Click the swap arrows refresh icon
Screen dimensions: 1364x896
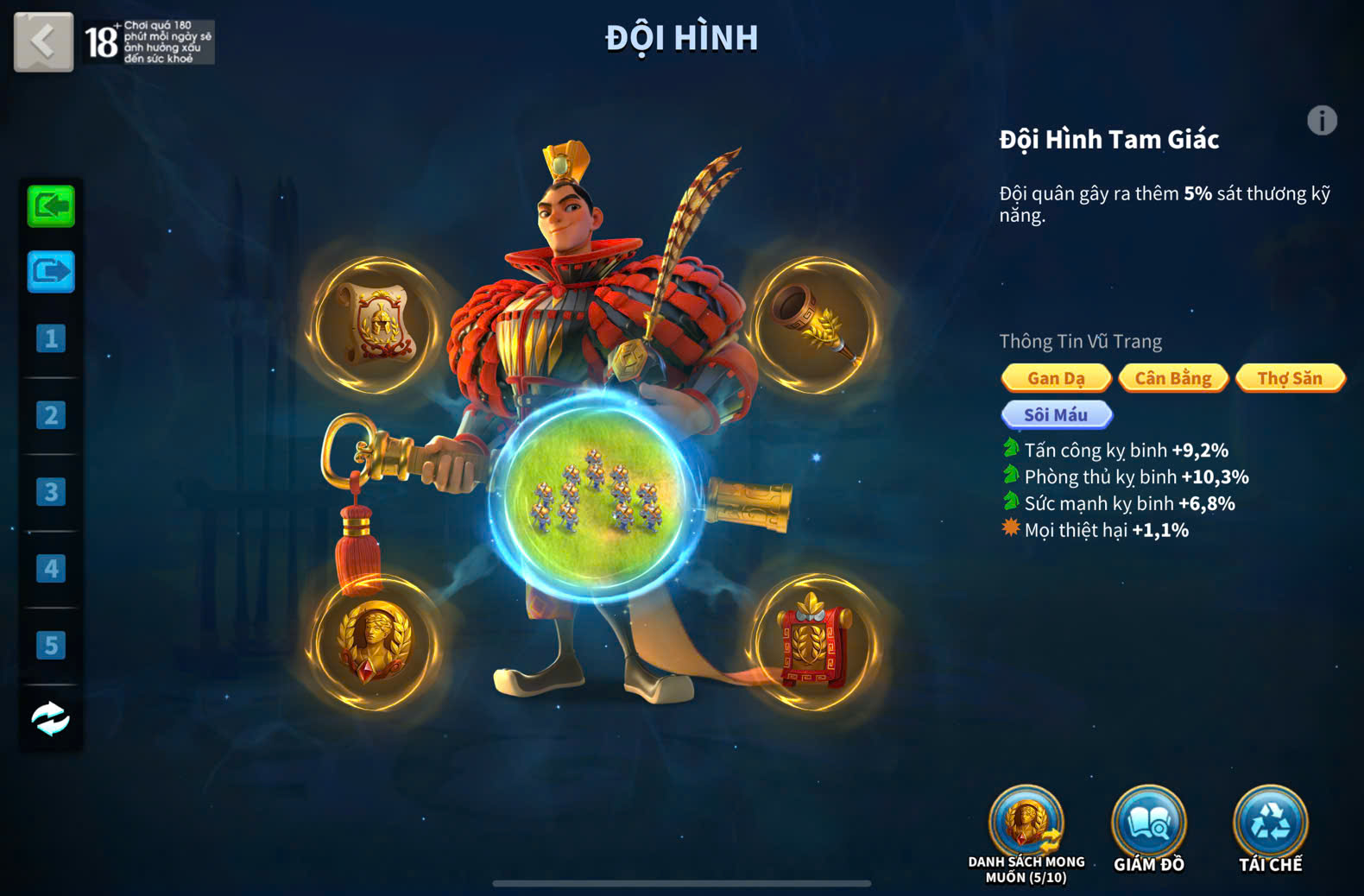[51, 718]
